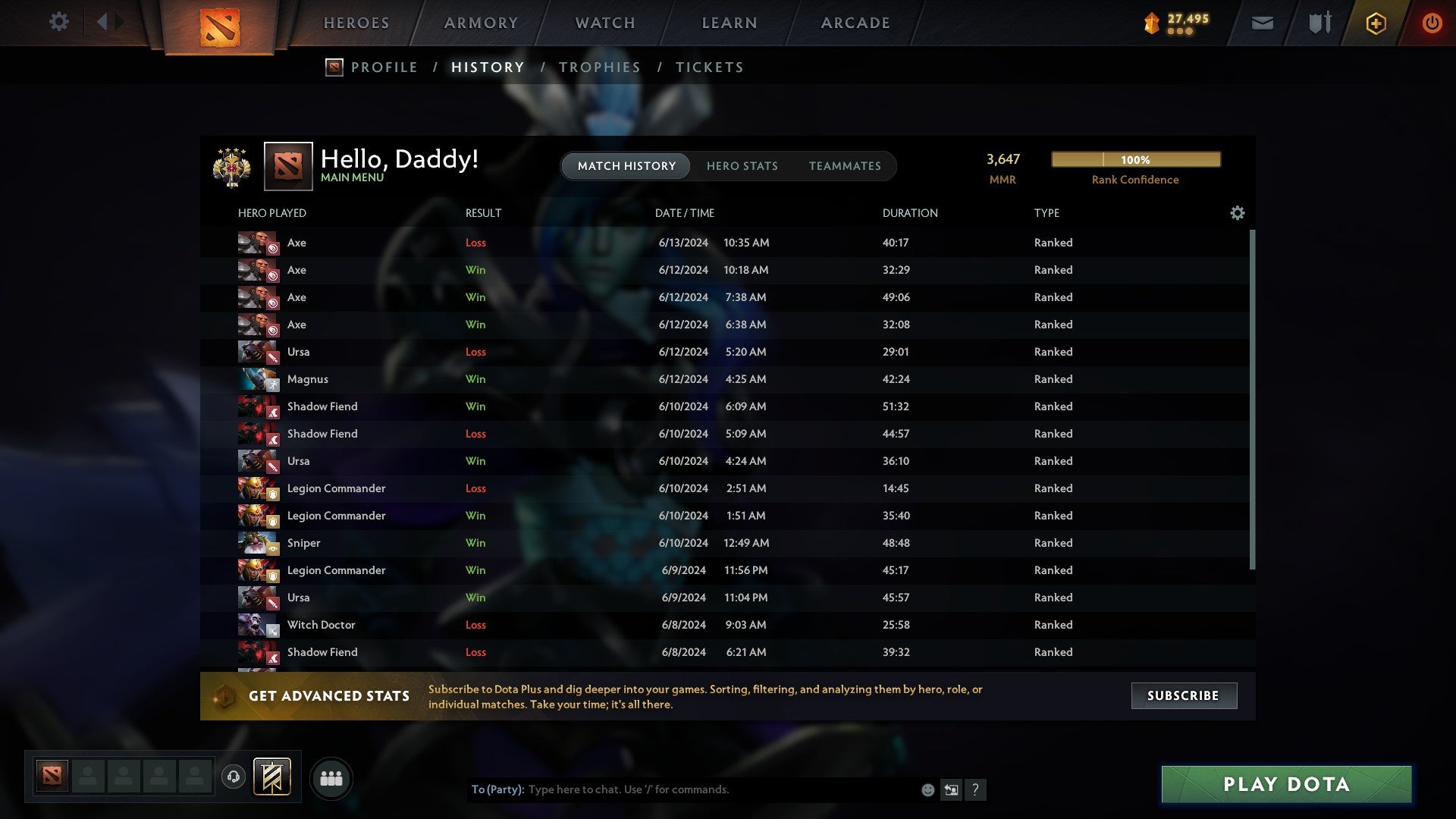This screenshot has height=819, width=1456.
Task: Select the Match History toggle
Action: tap(625, 166)
